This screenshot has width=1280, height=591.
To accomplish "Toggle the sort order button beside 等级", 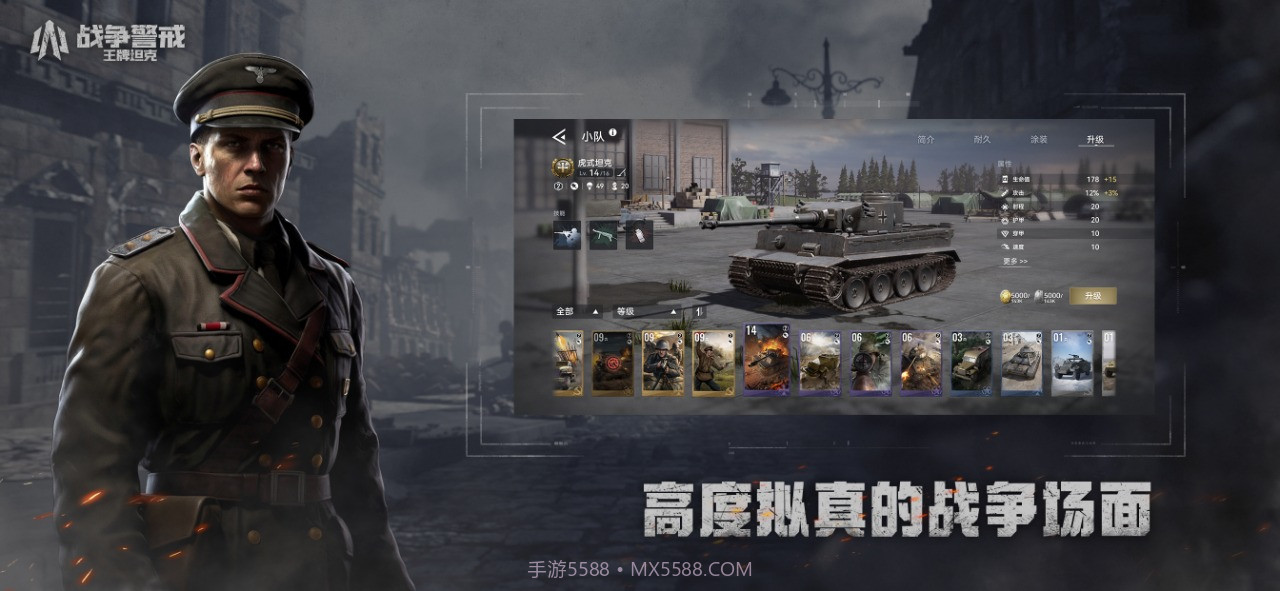I will 699,311.
